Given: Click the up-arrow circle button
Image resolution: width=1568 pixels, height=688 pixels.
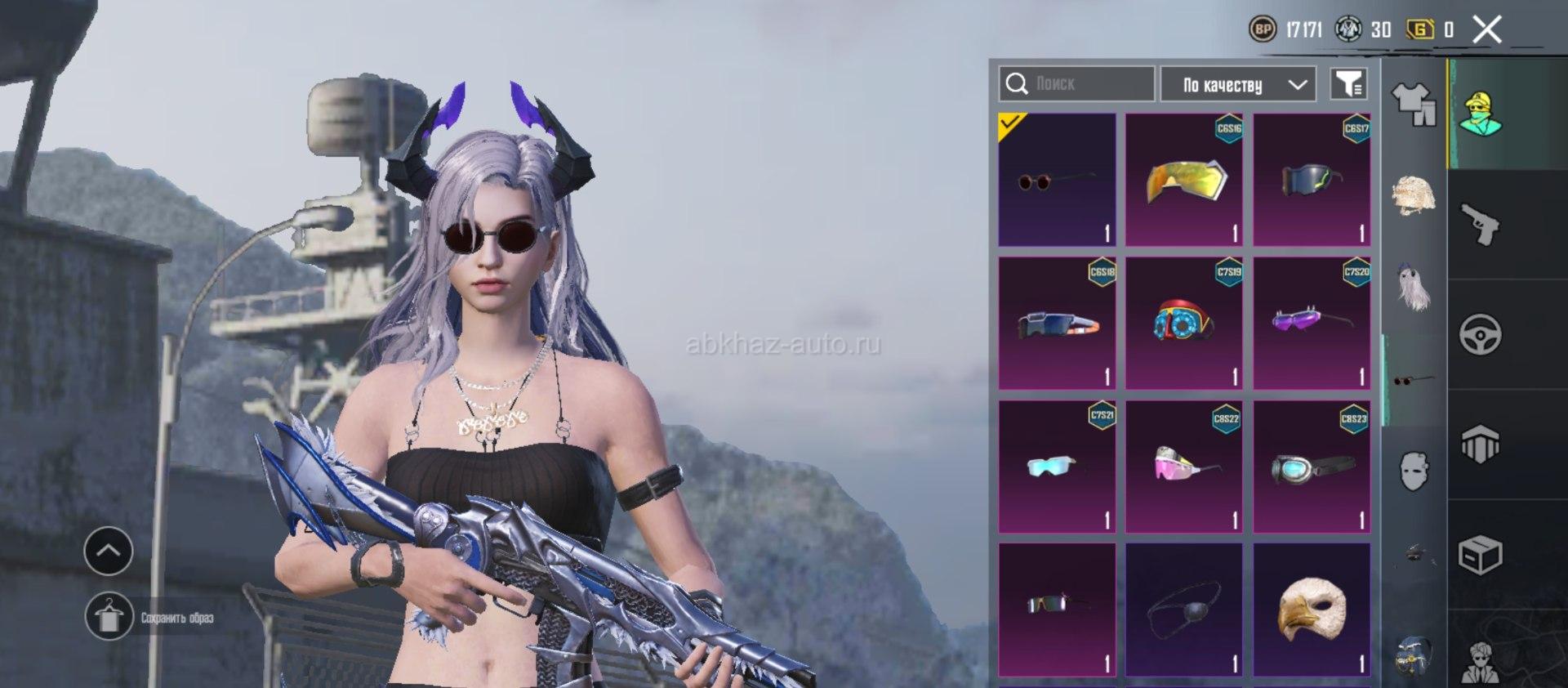Looking at the screenshot, I should pos(109,551).
